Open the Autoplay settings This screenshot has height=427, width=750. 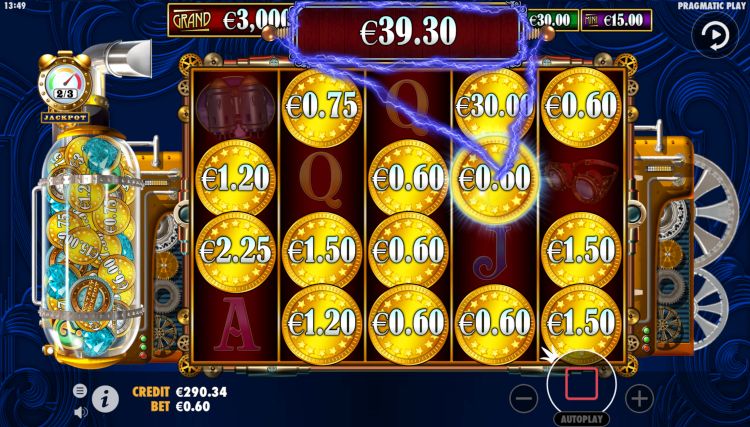coord(581,419)
